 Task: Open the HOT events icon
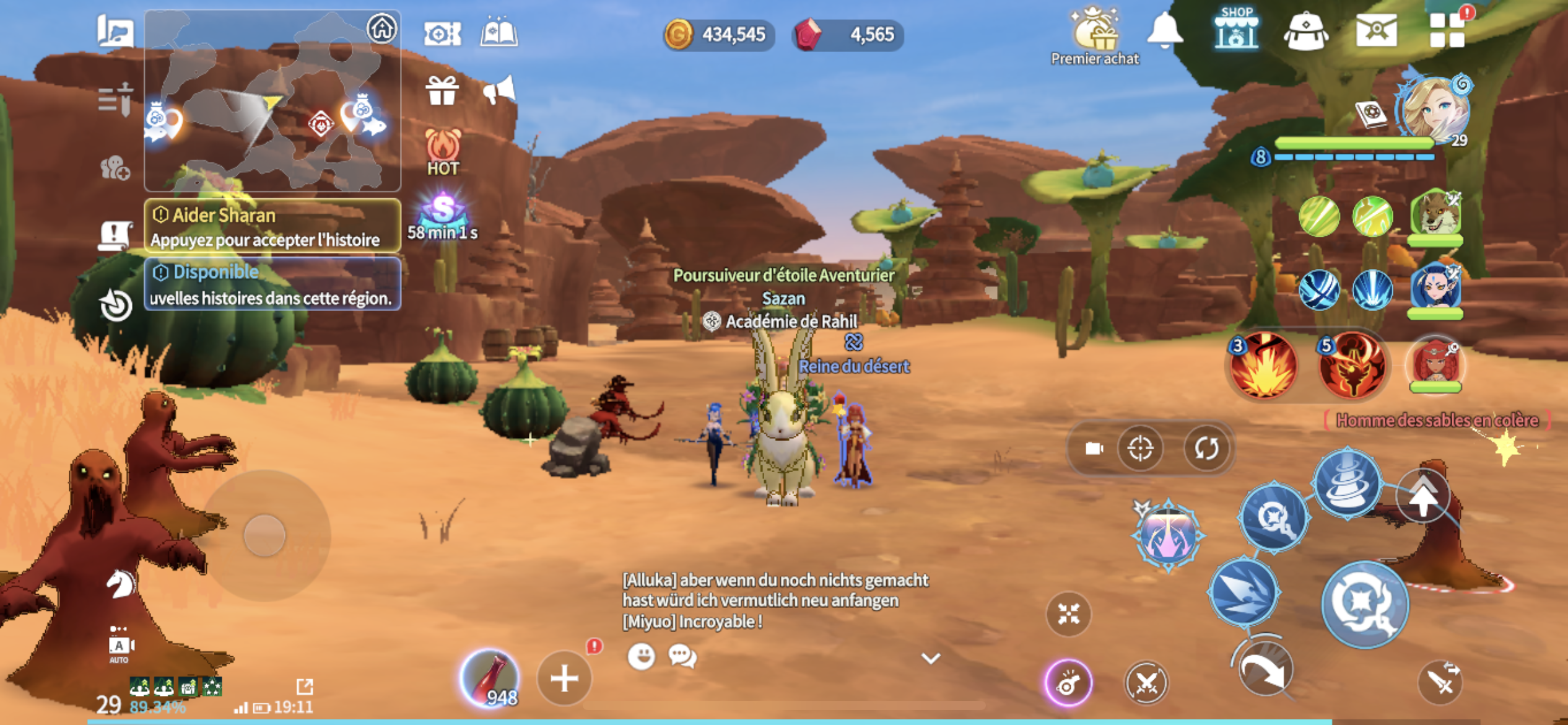click(443, 152)
